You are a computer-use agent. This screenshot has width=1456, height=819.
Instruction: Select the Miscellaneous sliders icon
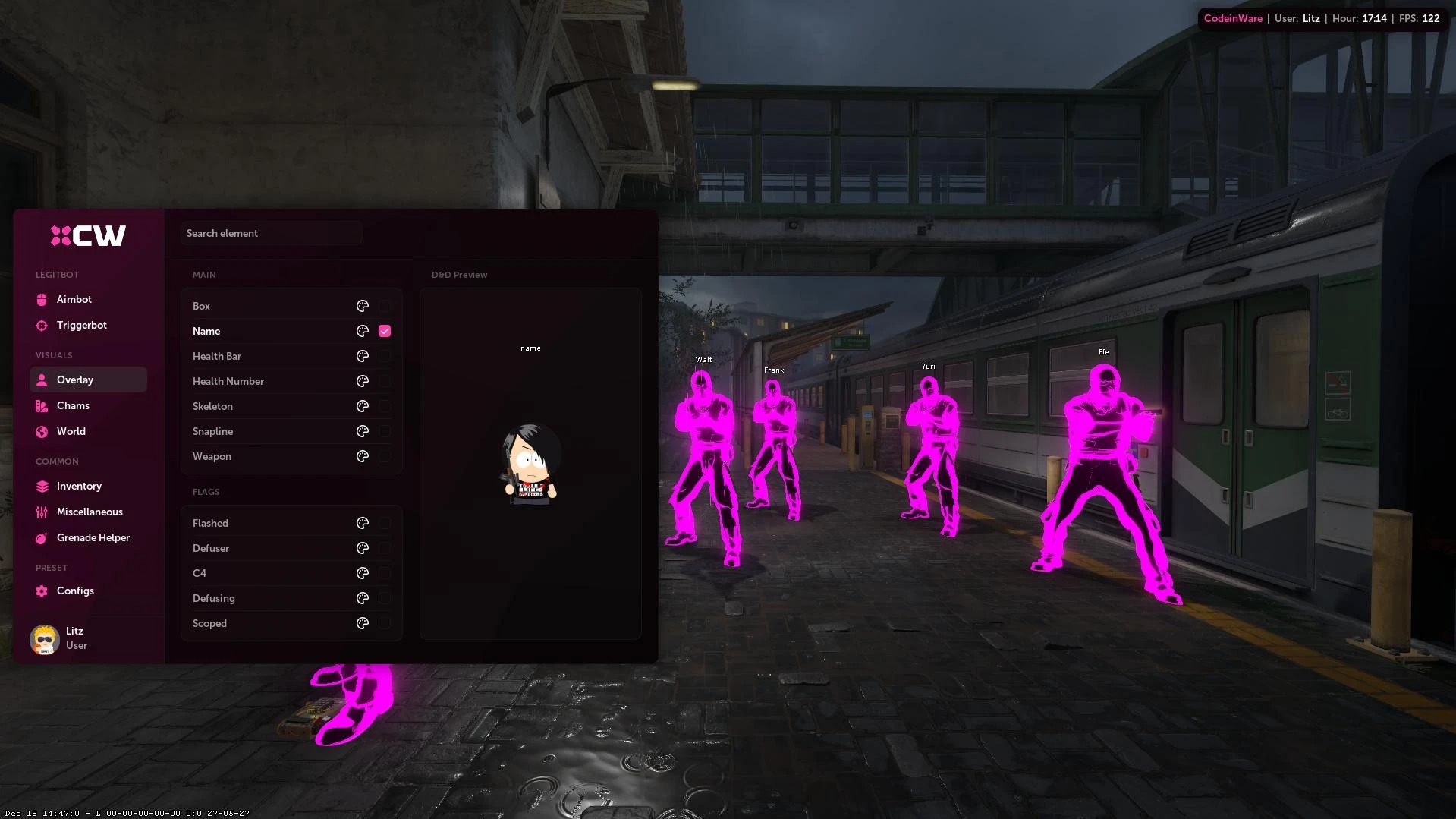42,512
